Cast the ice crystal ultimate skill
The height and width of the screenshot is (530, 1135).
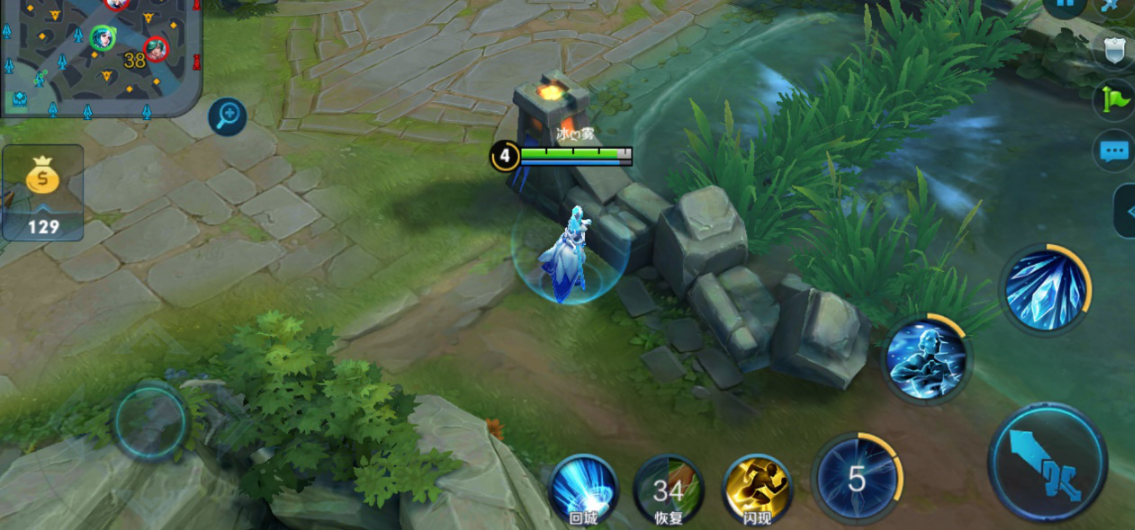(x=1045, y=290)
